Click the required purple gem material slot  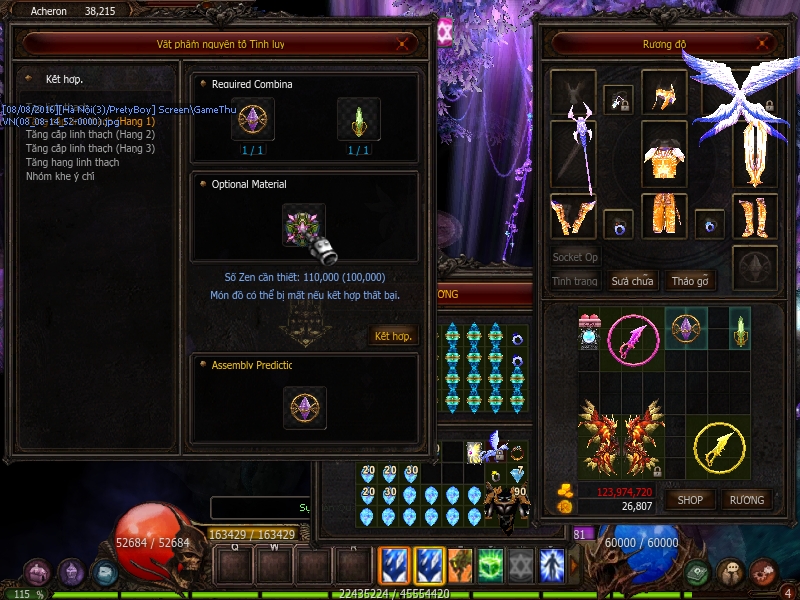coord(252,119)
